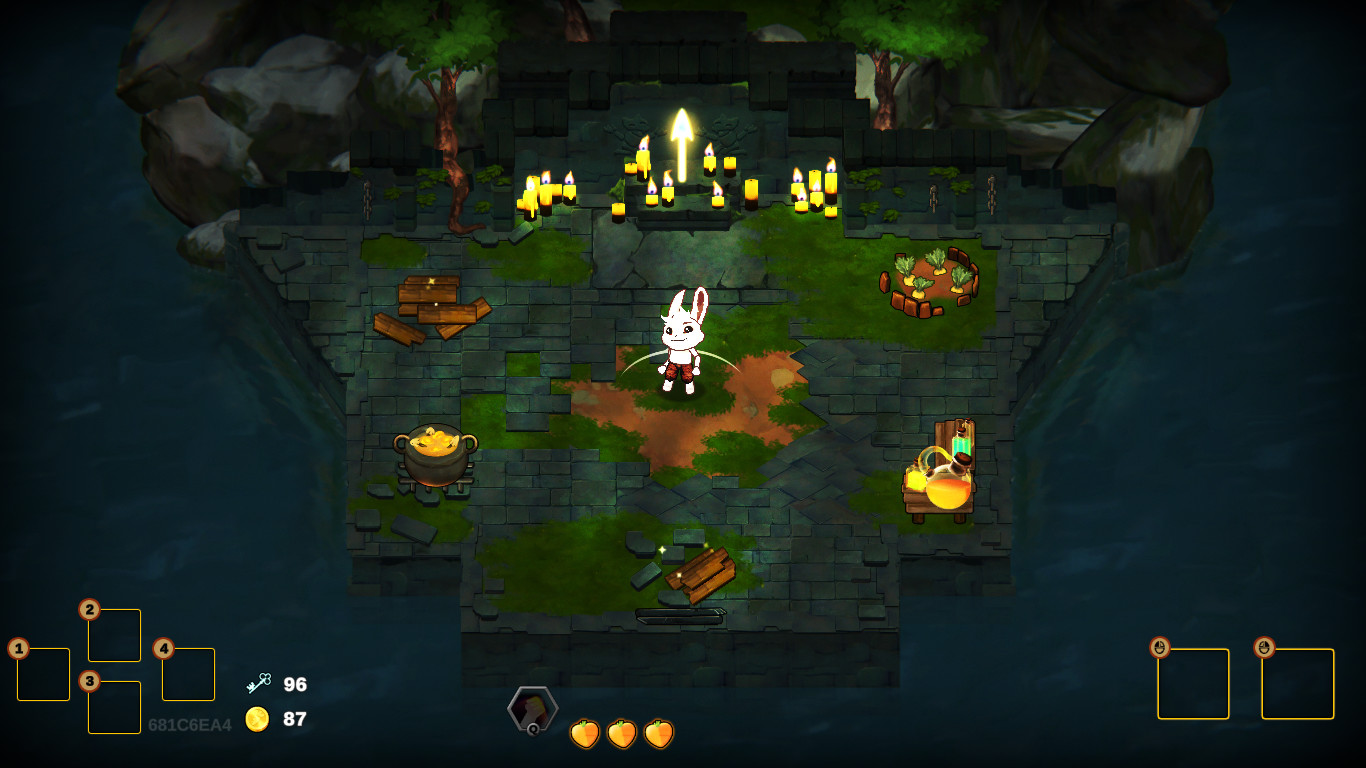1366x768 pixels.
Task: Toggle item slot 4
Action: point(188,675)
